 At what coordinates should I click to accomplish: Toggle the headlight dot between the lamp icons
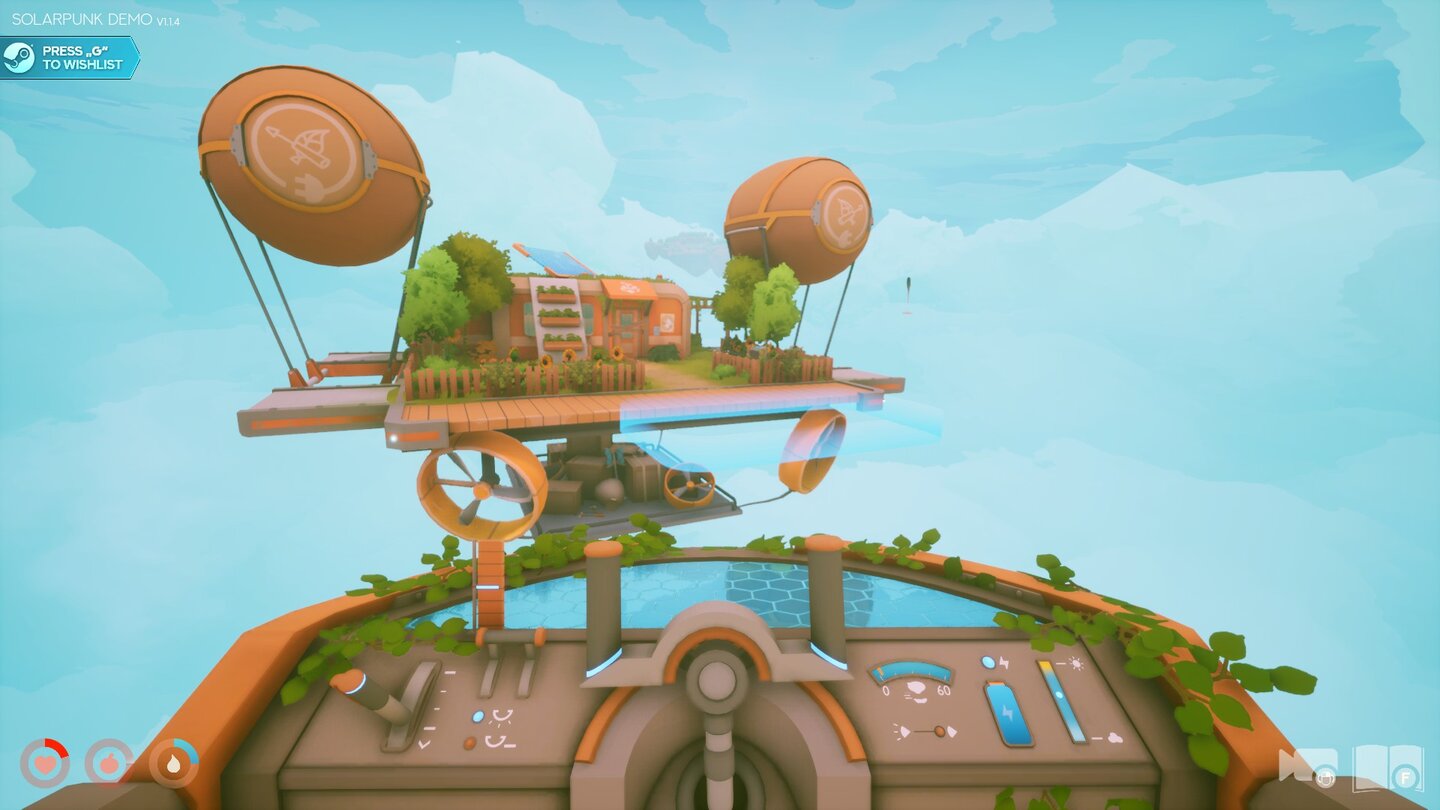click(940, 731)
